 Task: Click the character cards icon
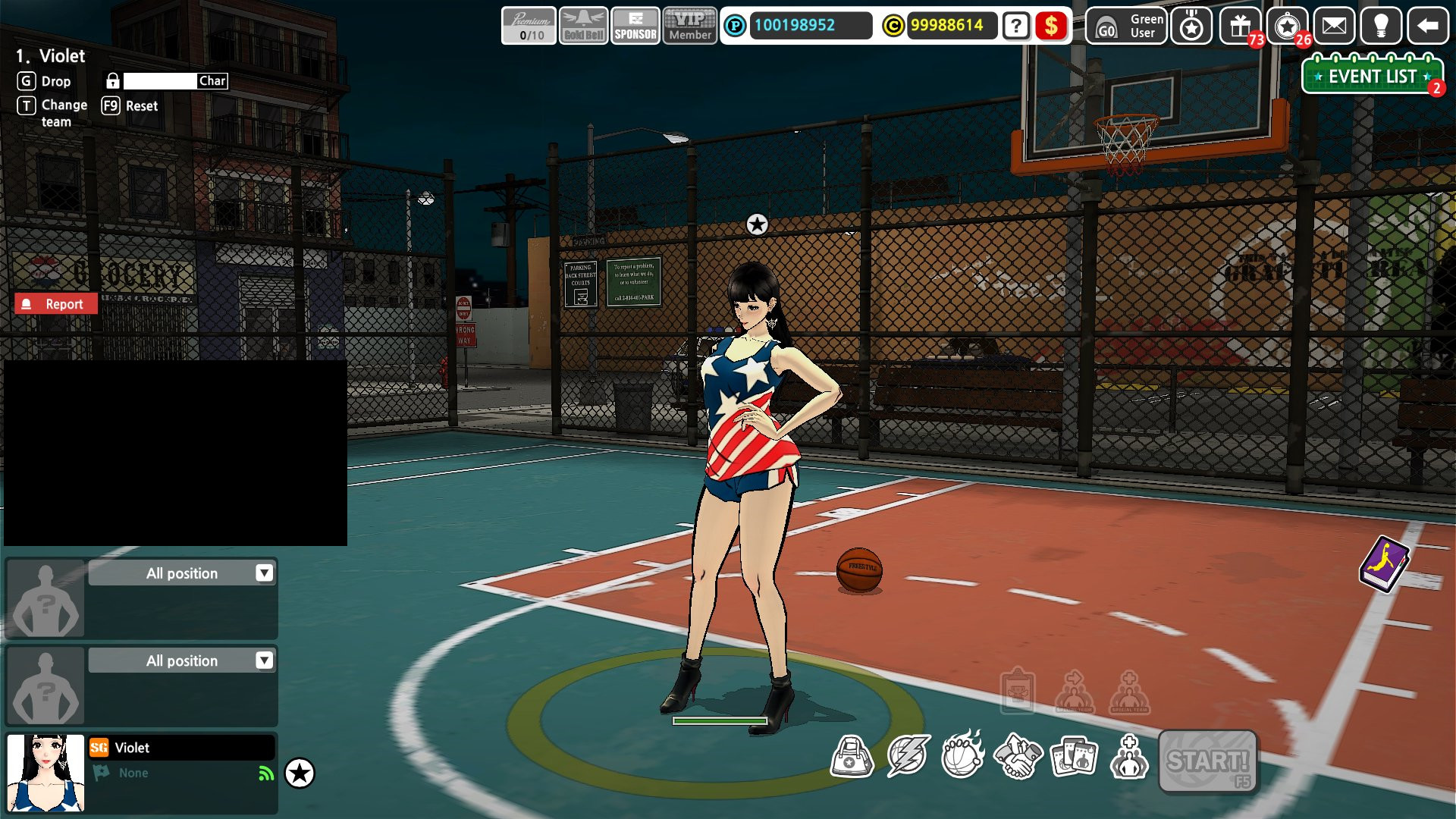pos(1072,755)
